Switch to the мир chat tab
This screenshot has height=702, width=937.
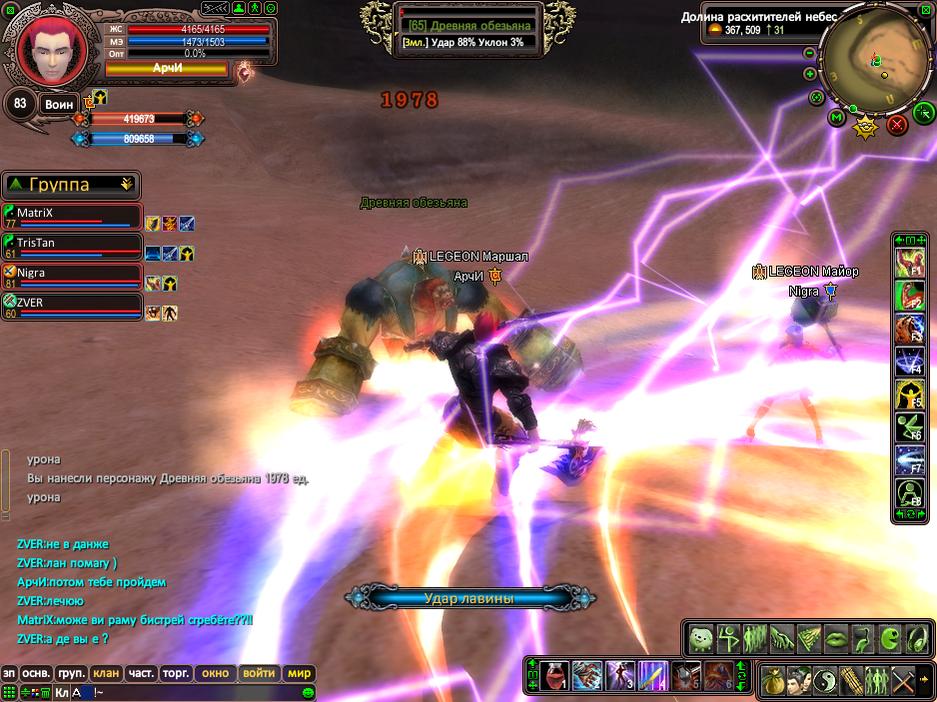point(299,673)
